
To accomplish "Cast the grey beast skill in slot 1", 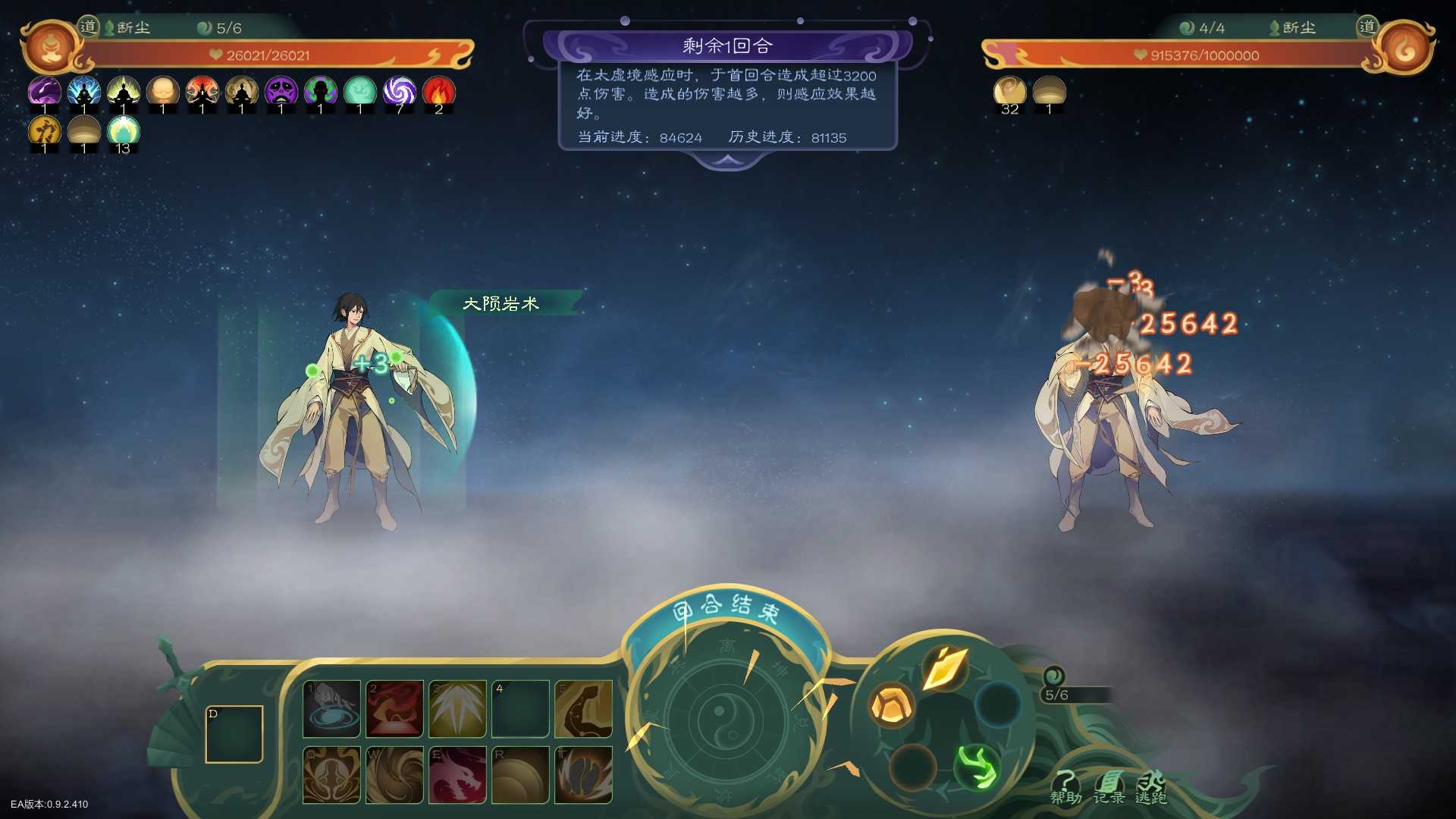I will pos(331,709).
